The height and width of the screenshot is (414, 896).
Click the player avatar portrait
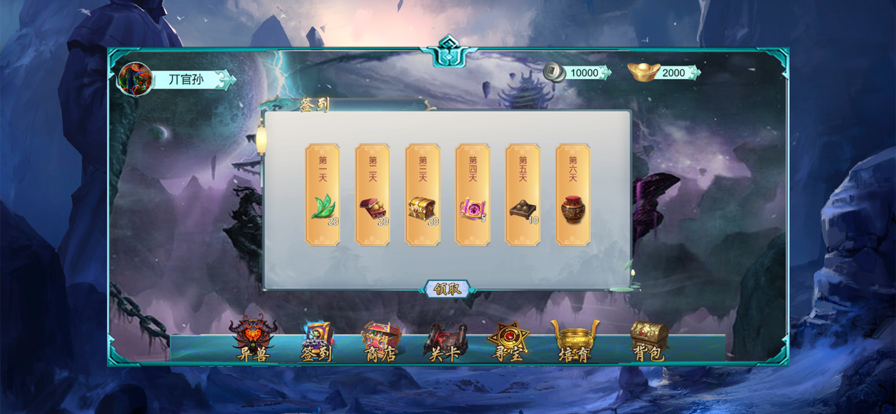pos(134,78)
